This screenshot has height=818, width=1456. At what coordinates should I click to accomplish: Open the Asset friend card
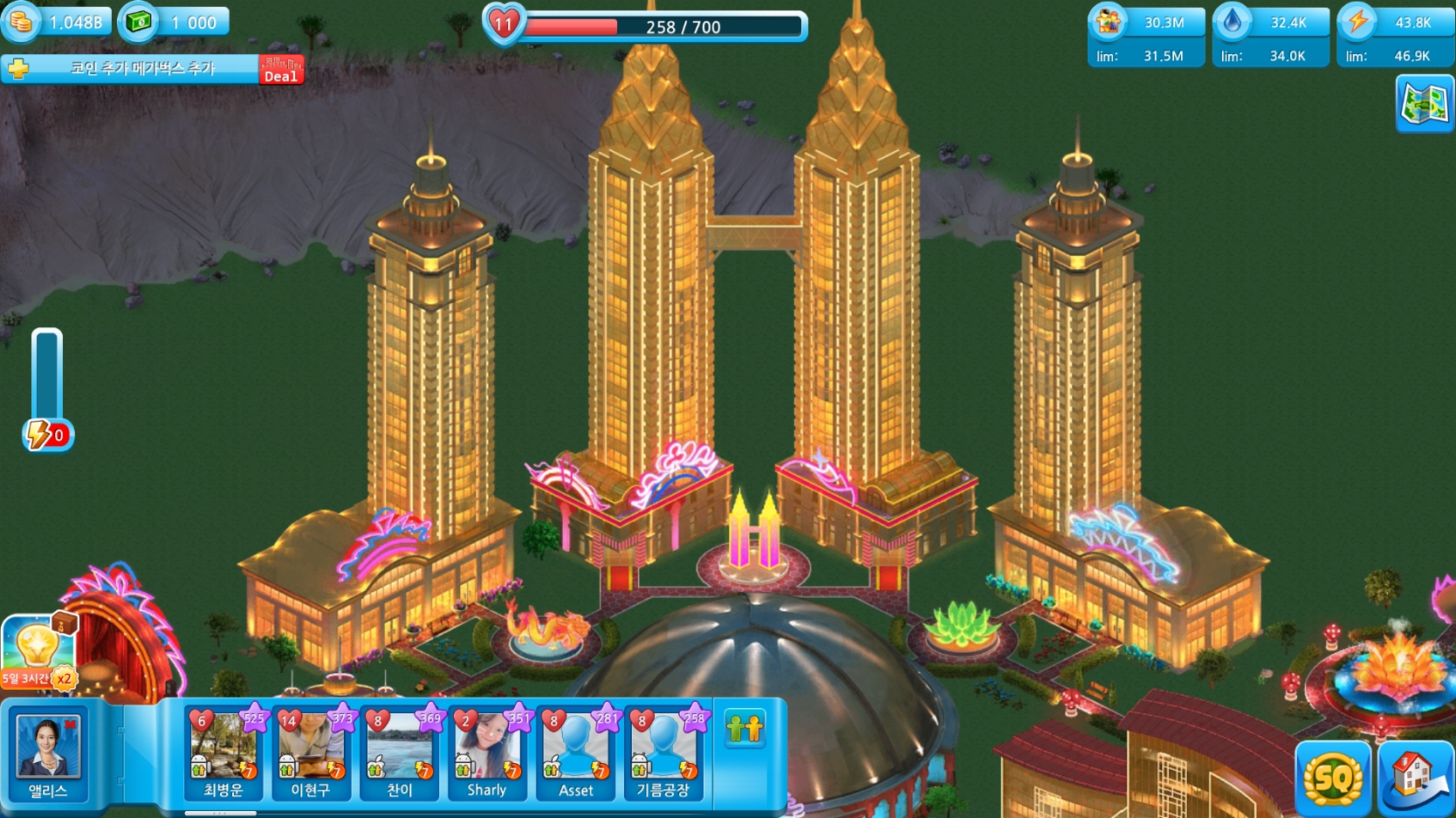coord(576,753)
